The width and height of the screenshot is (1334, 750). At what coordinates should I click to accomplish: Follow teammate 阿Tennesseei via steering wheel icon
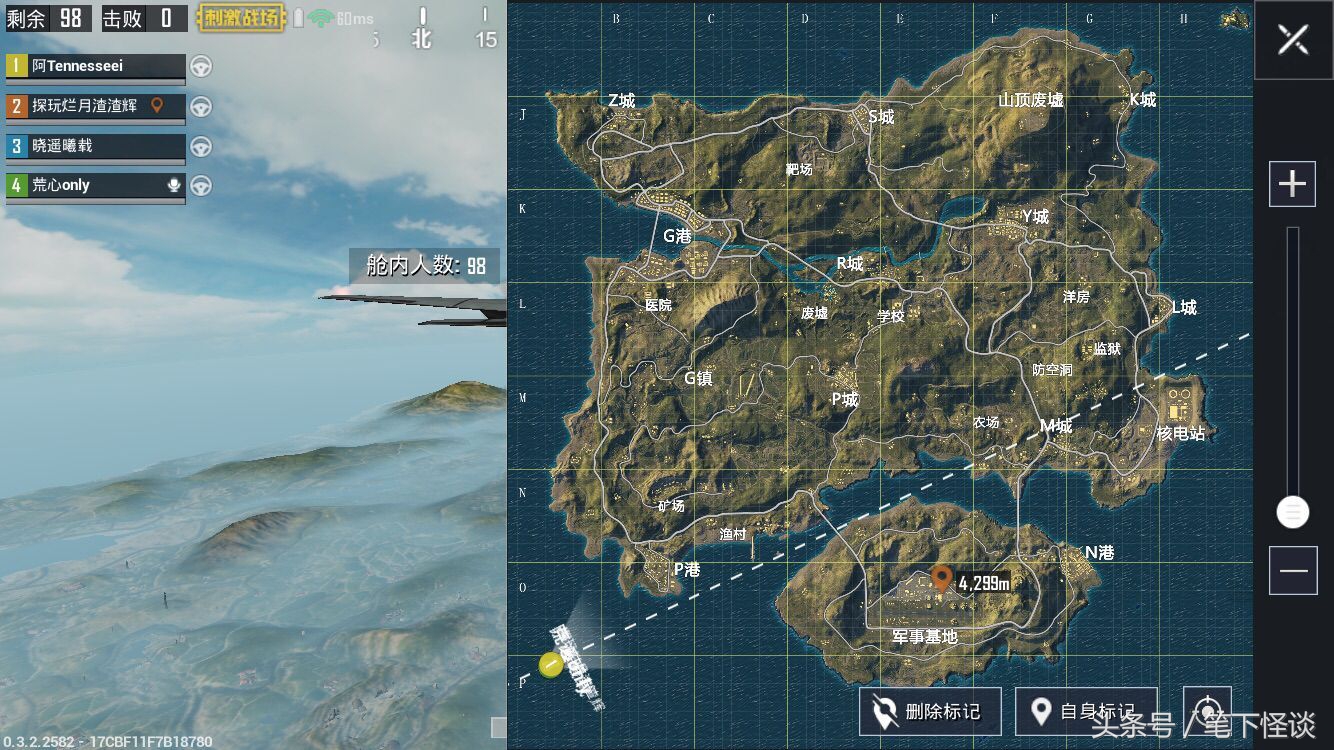[x=201, y=66]
